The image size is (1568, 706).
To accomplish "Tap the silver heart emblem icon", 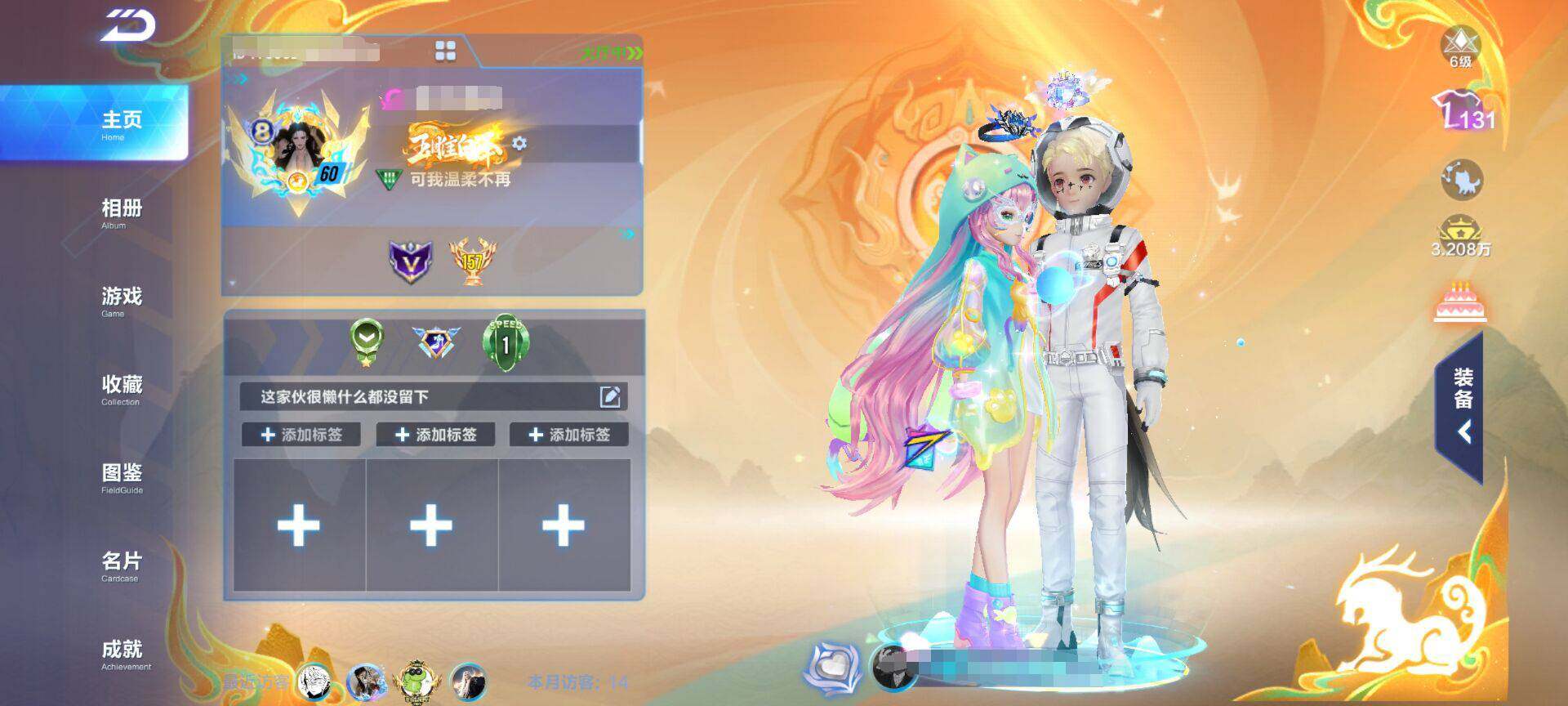I will [833, 668].
